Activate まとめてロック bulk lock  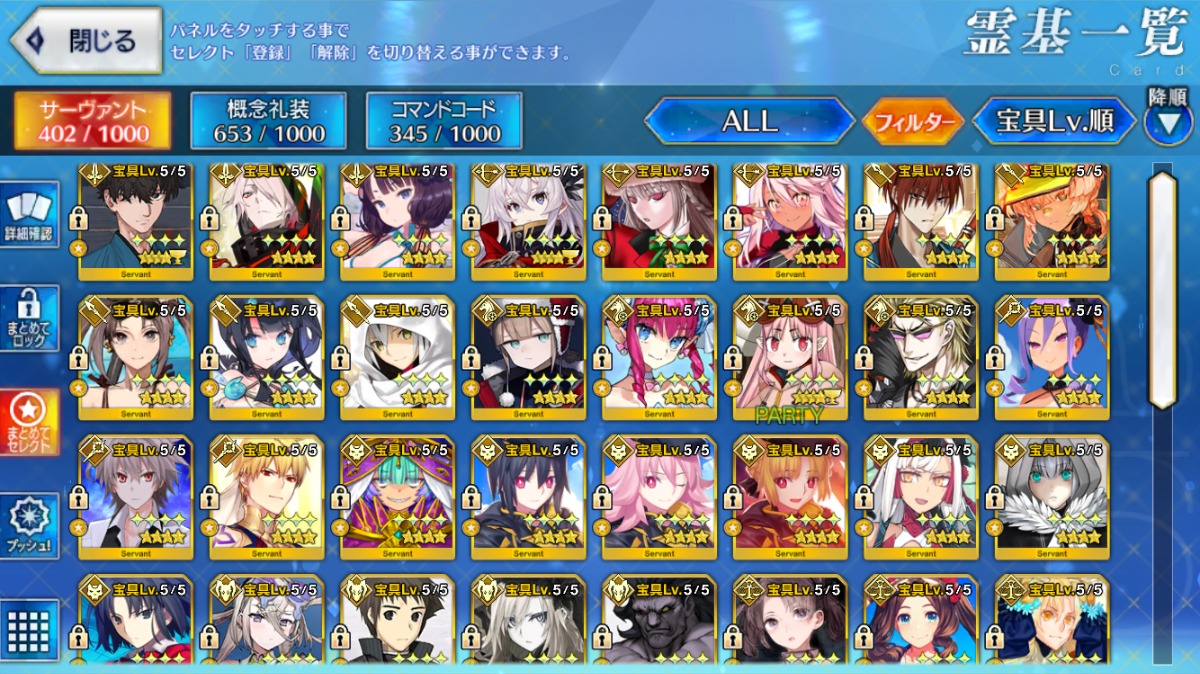(29, 318)
